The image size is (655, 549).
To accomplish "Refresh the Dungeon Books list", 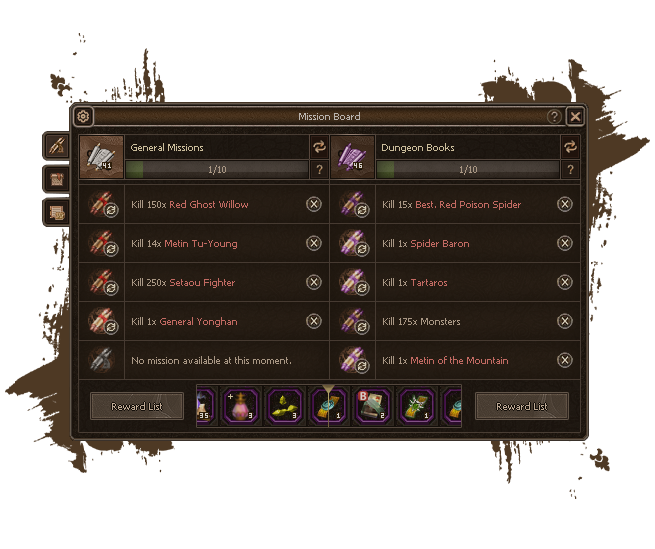I will [x=570, y=147].
